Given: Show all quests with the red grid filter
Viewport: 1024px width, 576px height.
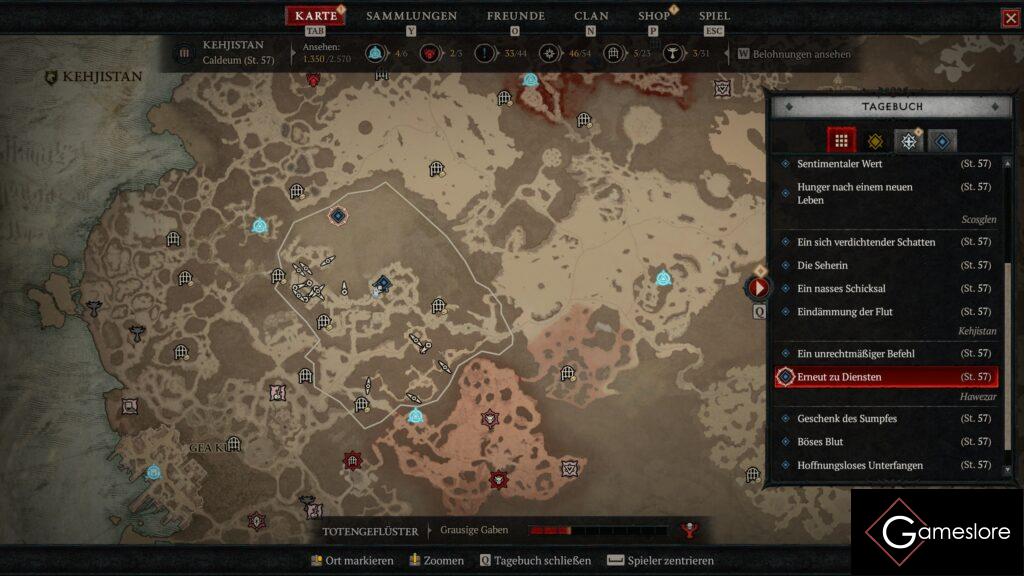Looking at the screenshot, I should pos(841,141).
